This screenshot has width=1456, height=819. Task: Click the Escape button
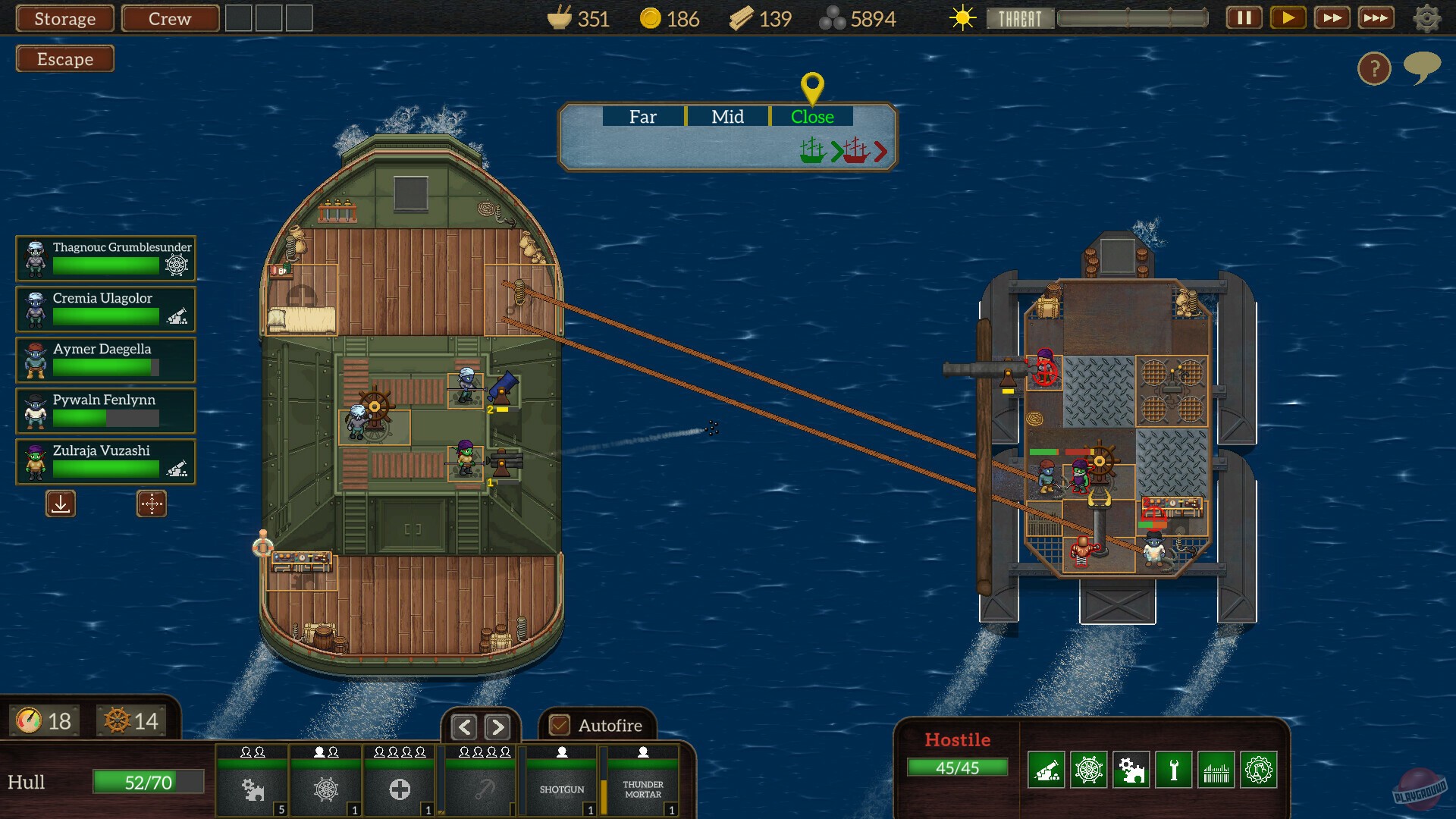[64, 58]
